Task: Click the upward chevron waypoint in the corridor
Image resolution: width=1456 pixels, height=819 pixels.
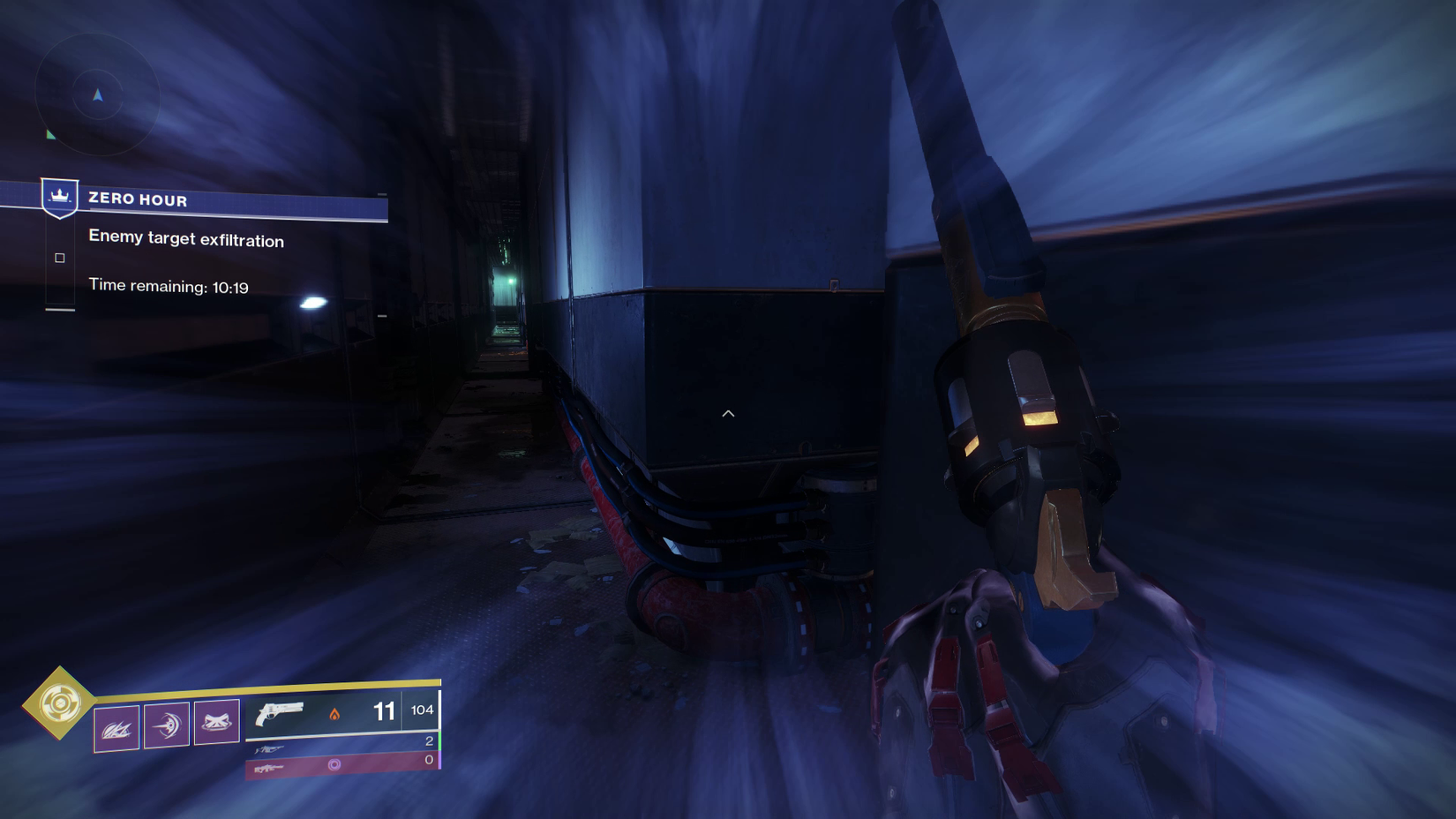Action: click(728, 412)
